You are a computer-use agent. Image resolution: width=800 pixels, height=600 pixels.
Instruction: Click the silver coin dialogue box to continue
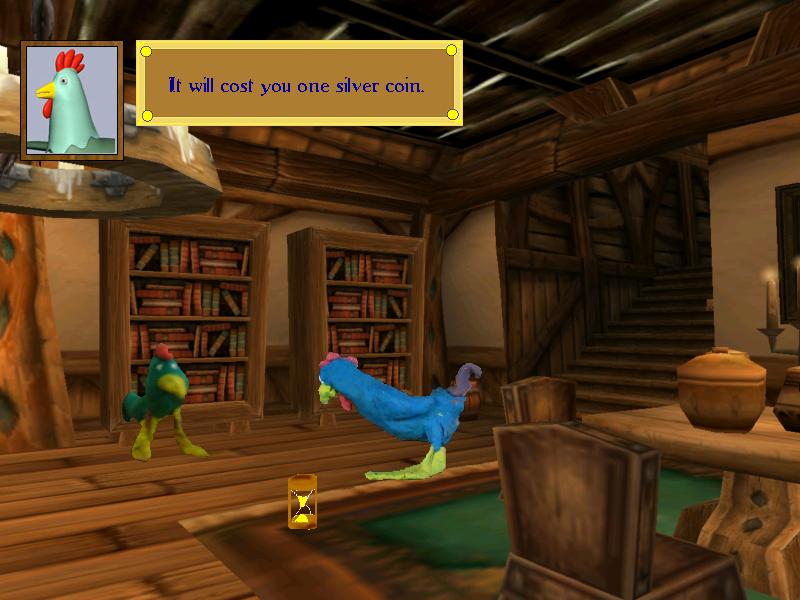pos(299,84)
